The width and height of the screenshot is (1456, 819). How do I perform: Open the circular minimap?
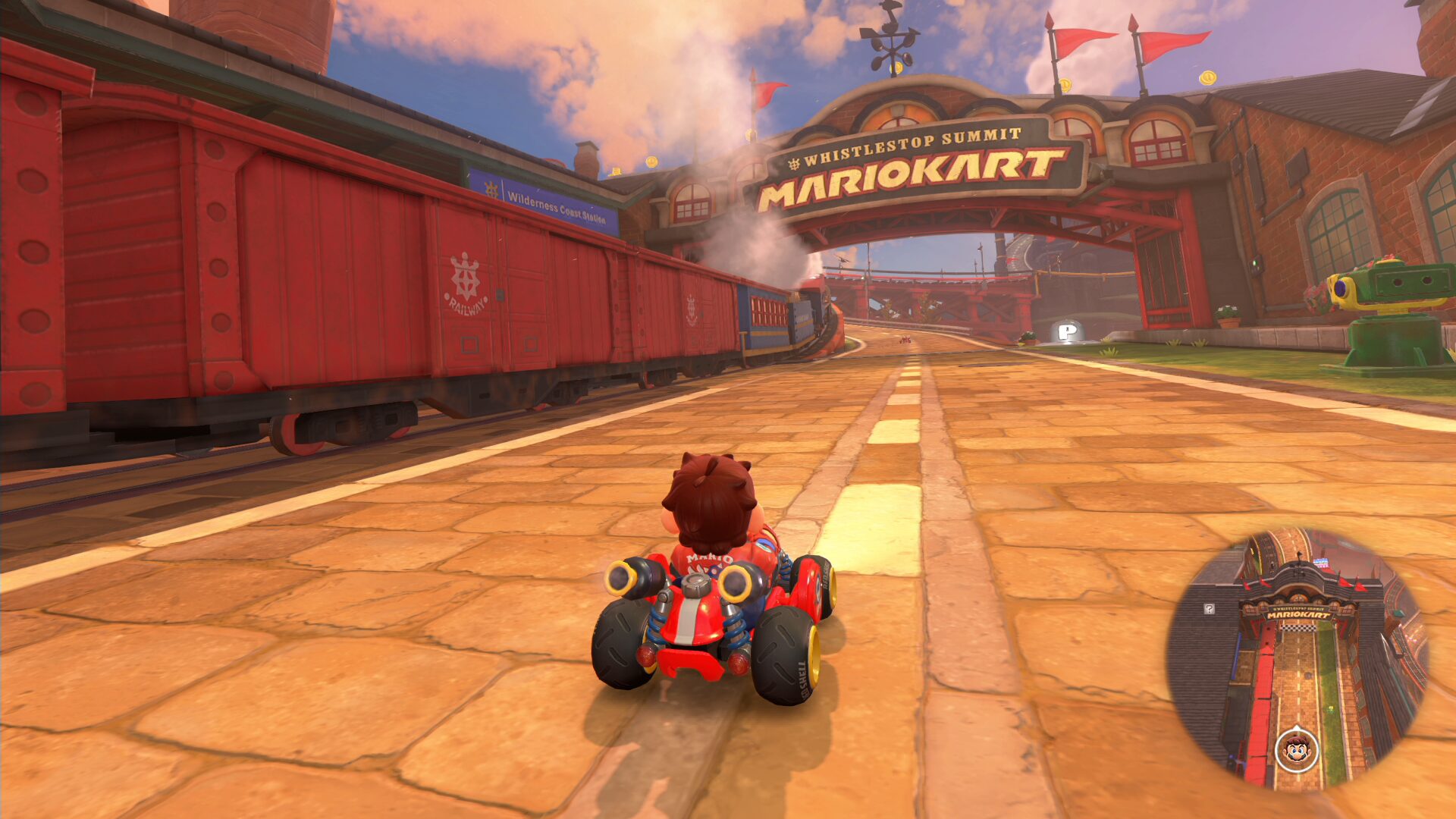tap(1298, 658)
